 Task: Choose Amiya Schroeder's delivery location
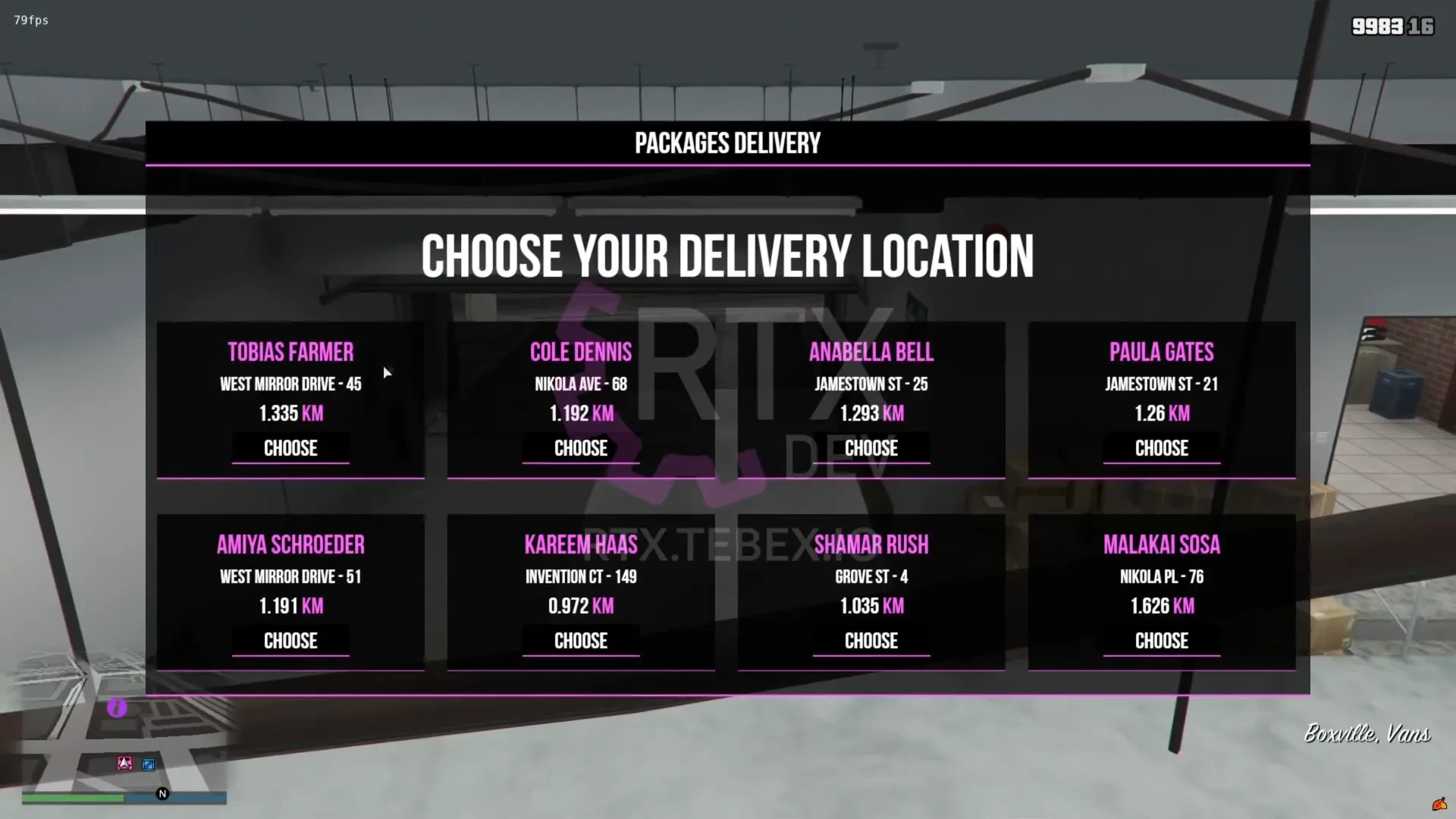(290, 641)
